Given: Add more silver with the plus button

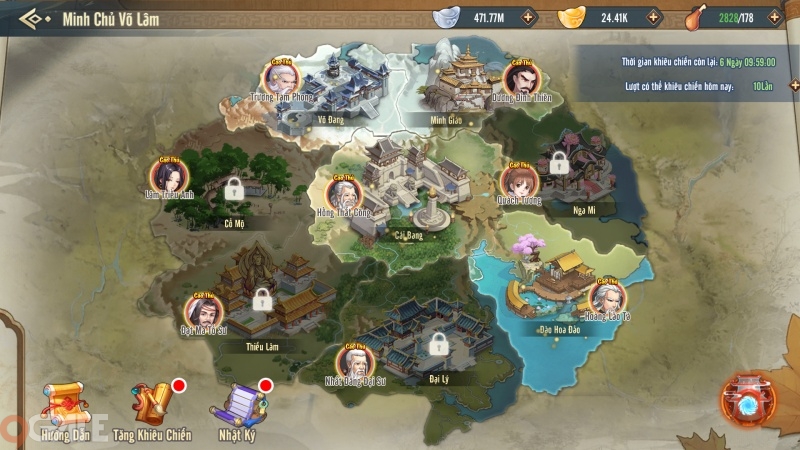Looking at the screenshot, I should click(x=528, y=17).
